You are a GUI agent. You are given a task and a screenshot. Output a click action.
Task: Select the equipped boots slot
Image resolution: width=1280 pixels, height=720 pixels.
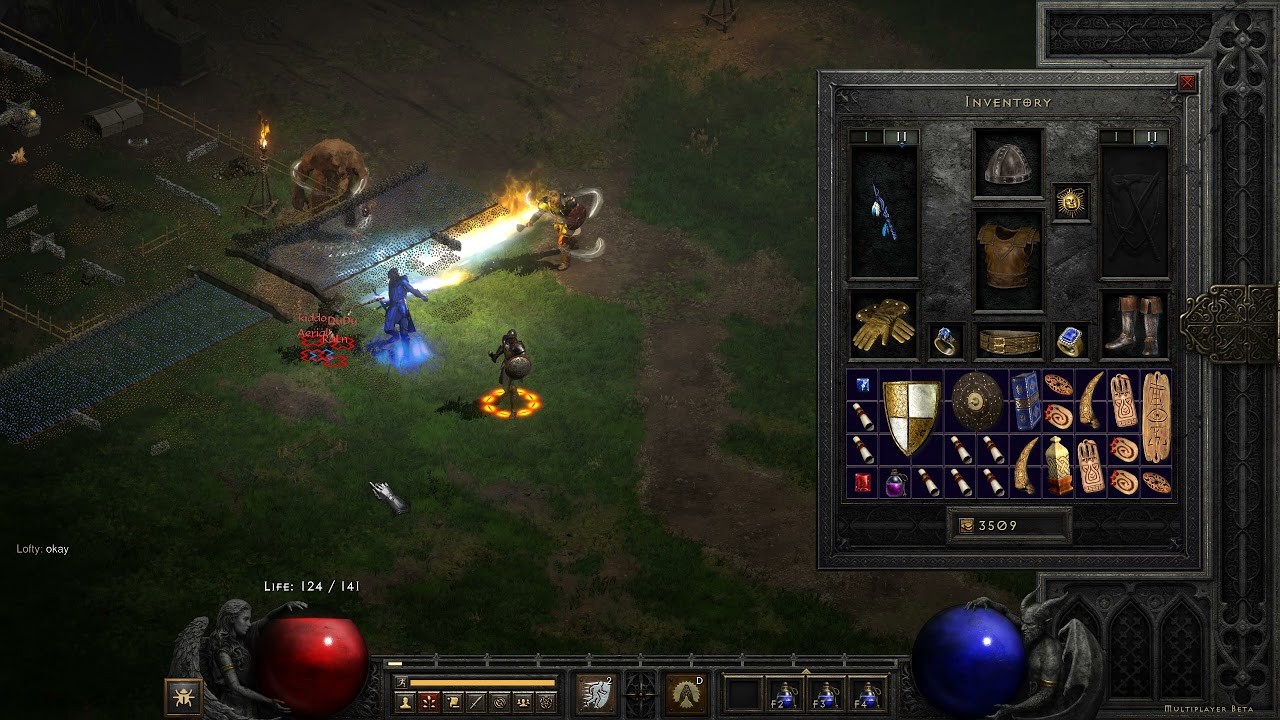click(1136, 325)
